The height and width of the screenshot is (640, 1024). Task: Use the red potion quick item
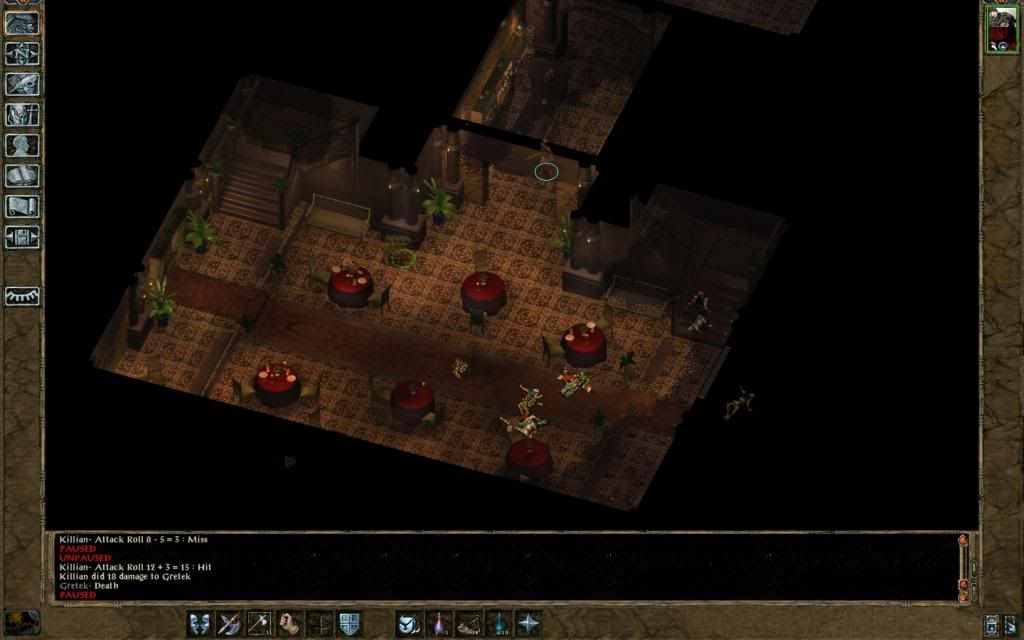point(438,623)
